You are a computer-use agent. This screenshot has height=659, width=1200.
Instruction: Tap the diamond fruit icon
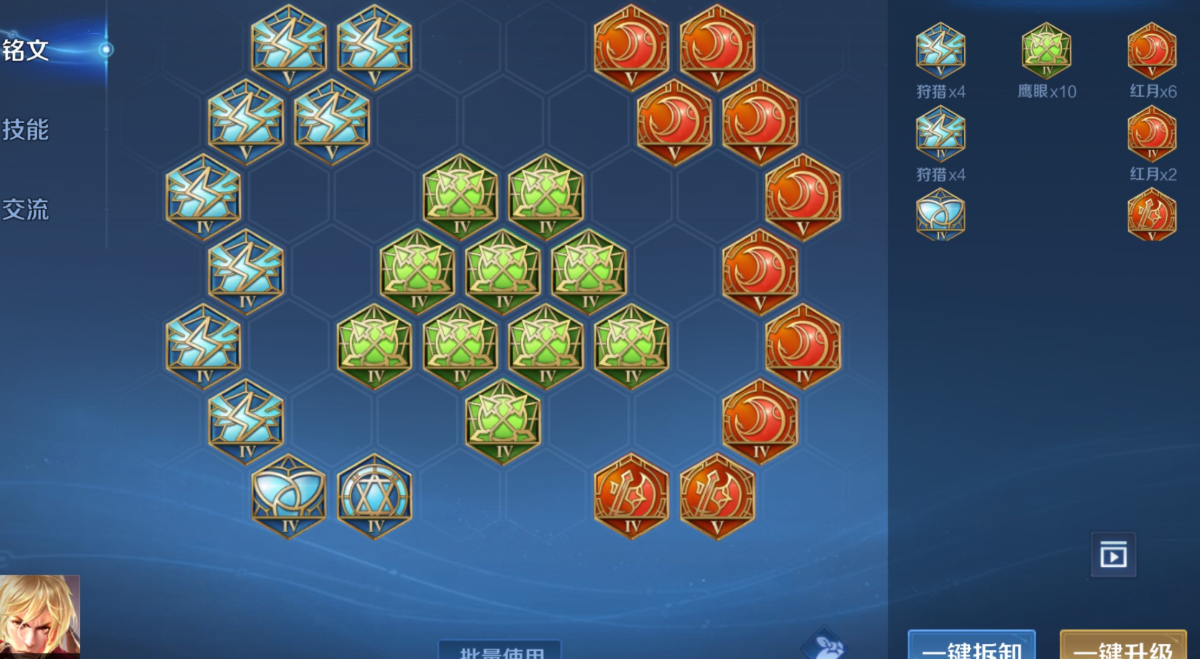826,645
